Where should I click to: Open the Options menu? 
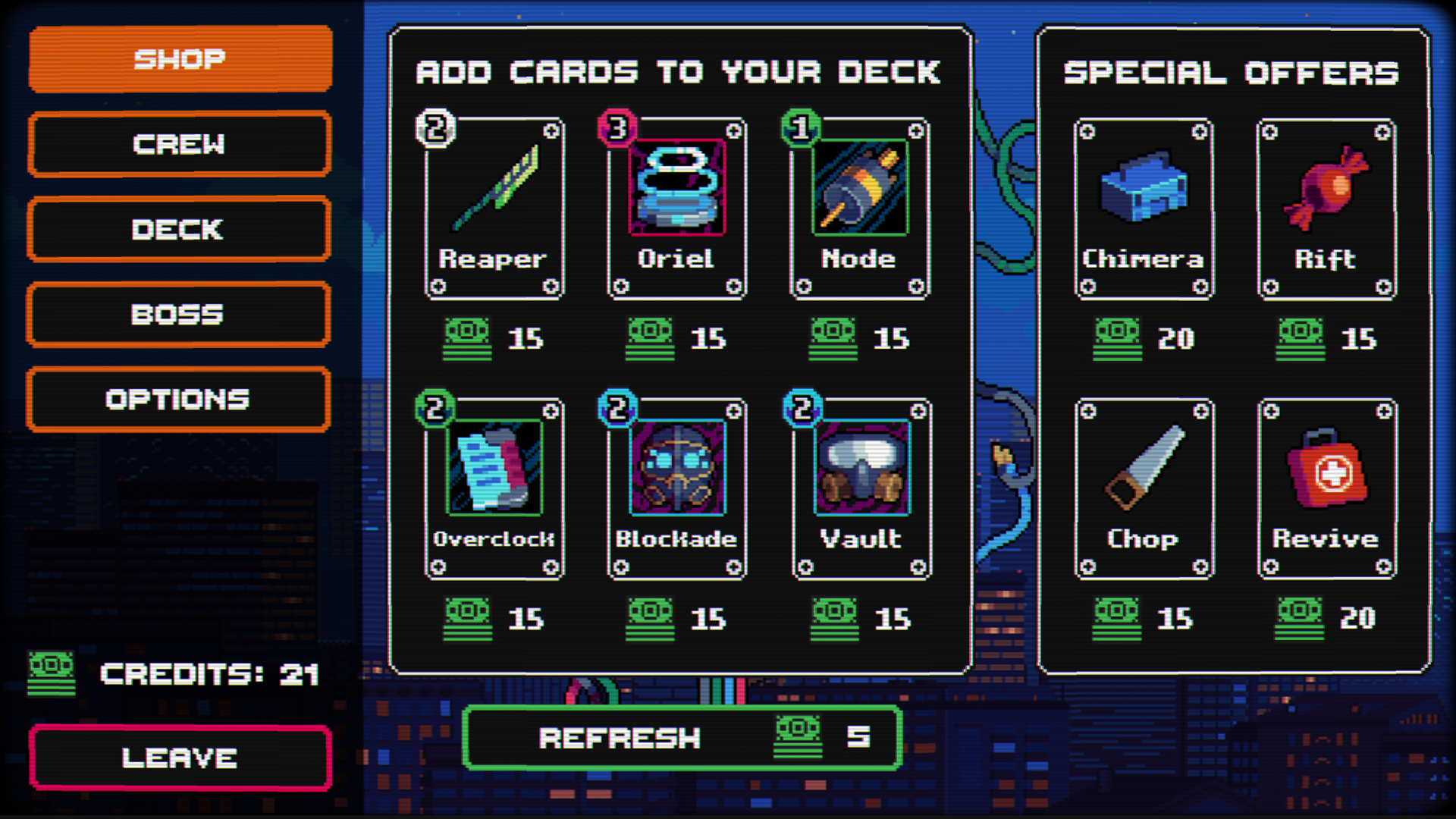(179, 399)
